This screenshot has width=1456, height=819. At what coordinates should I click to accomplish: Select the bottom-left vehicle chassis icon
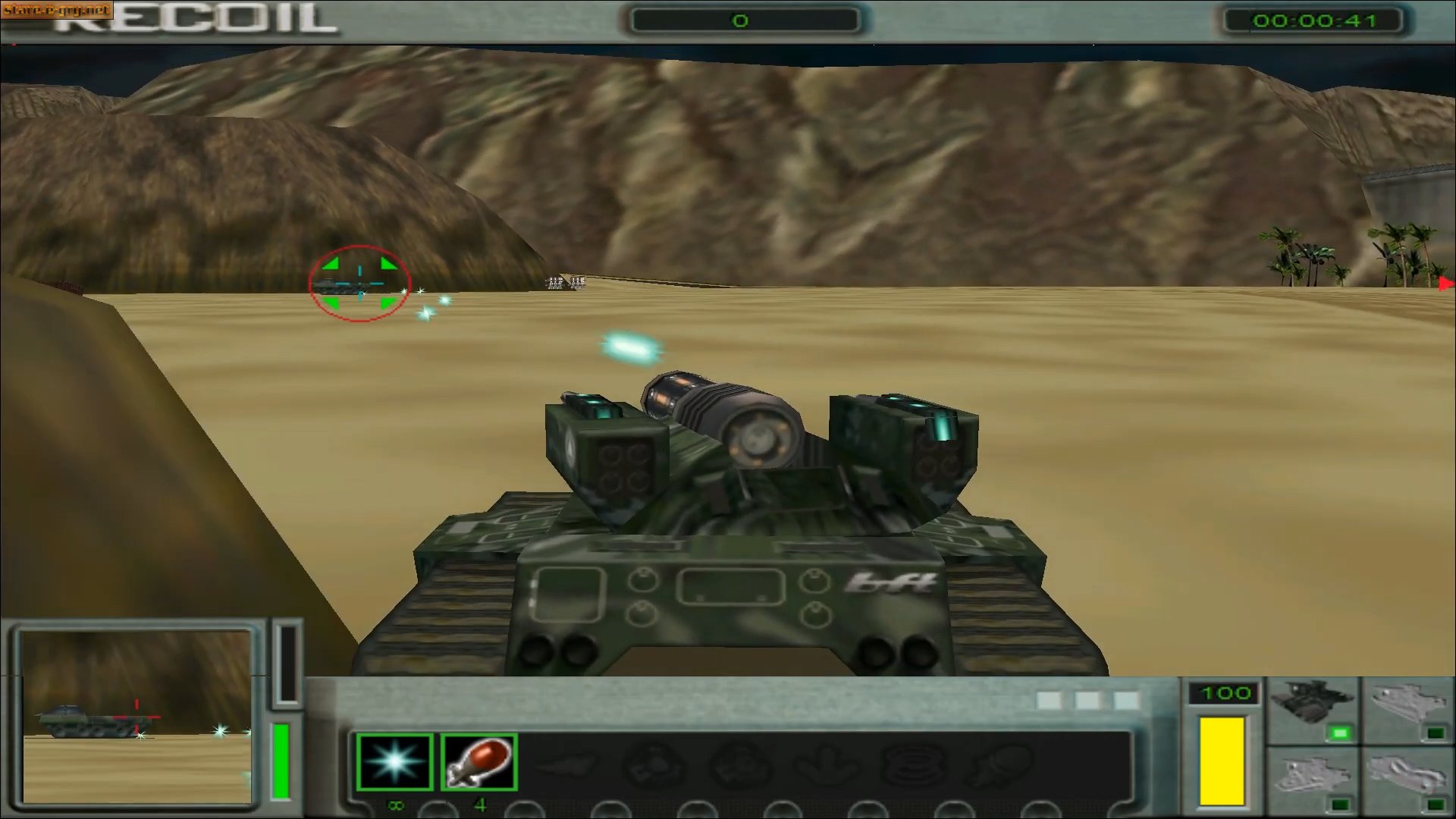1315,774
